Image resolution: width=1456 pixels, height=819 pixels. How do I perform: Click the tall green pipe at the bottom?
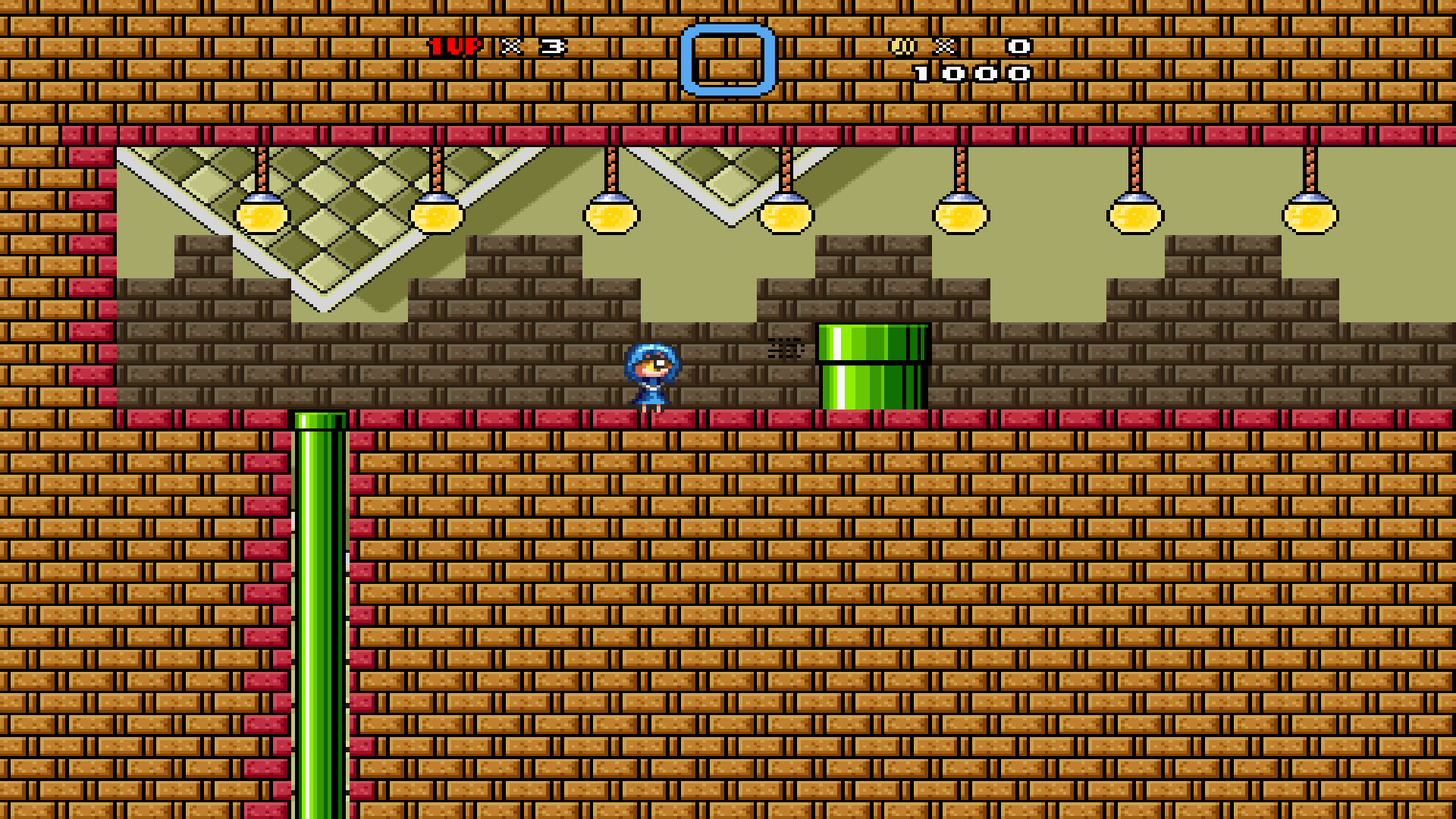321,607
